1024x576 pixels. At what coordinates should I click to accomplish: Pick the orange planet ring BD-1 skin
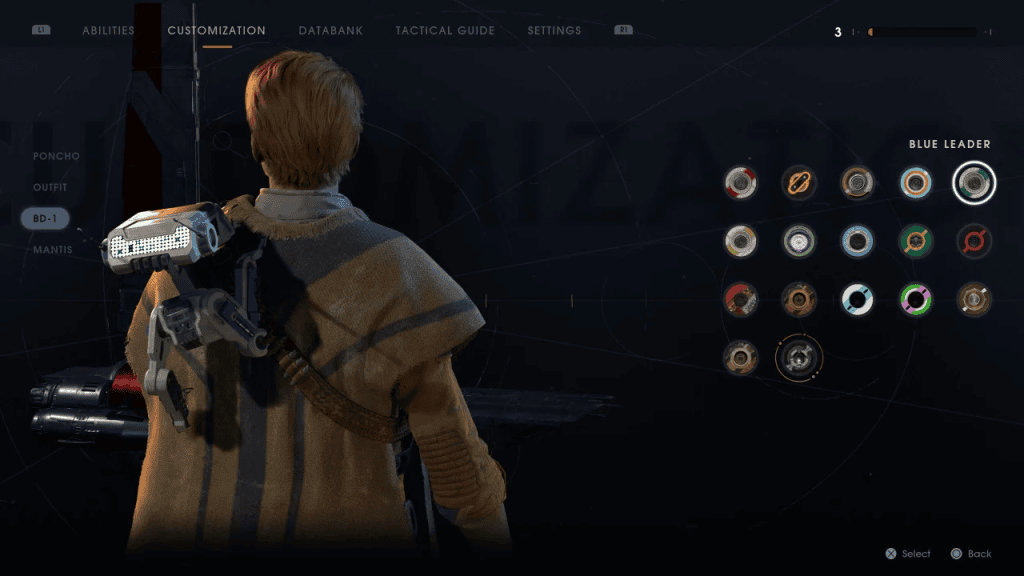(x=799, y=182)
